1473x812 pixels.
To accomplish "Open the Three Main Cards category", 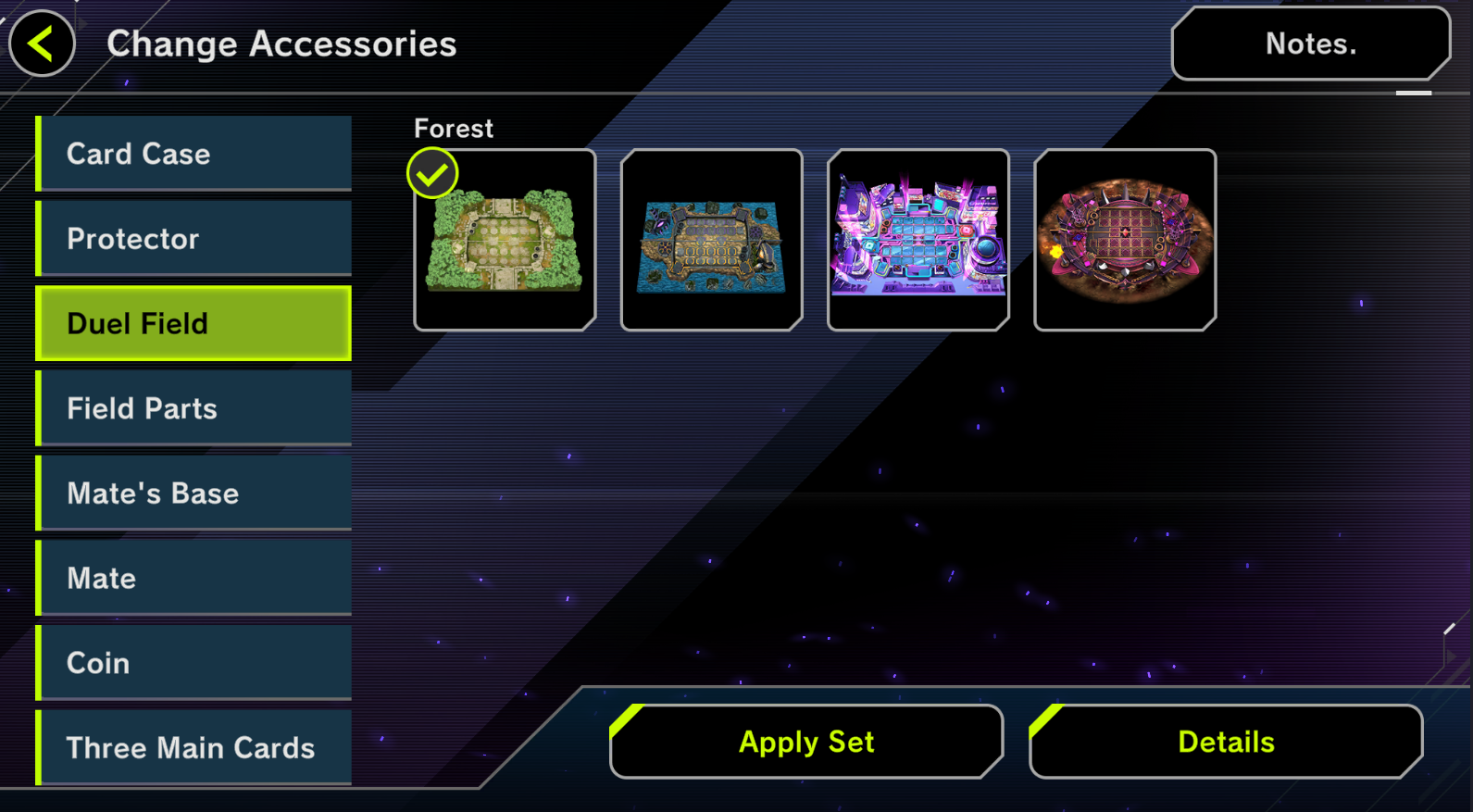I will [194, 747].
